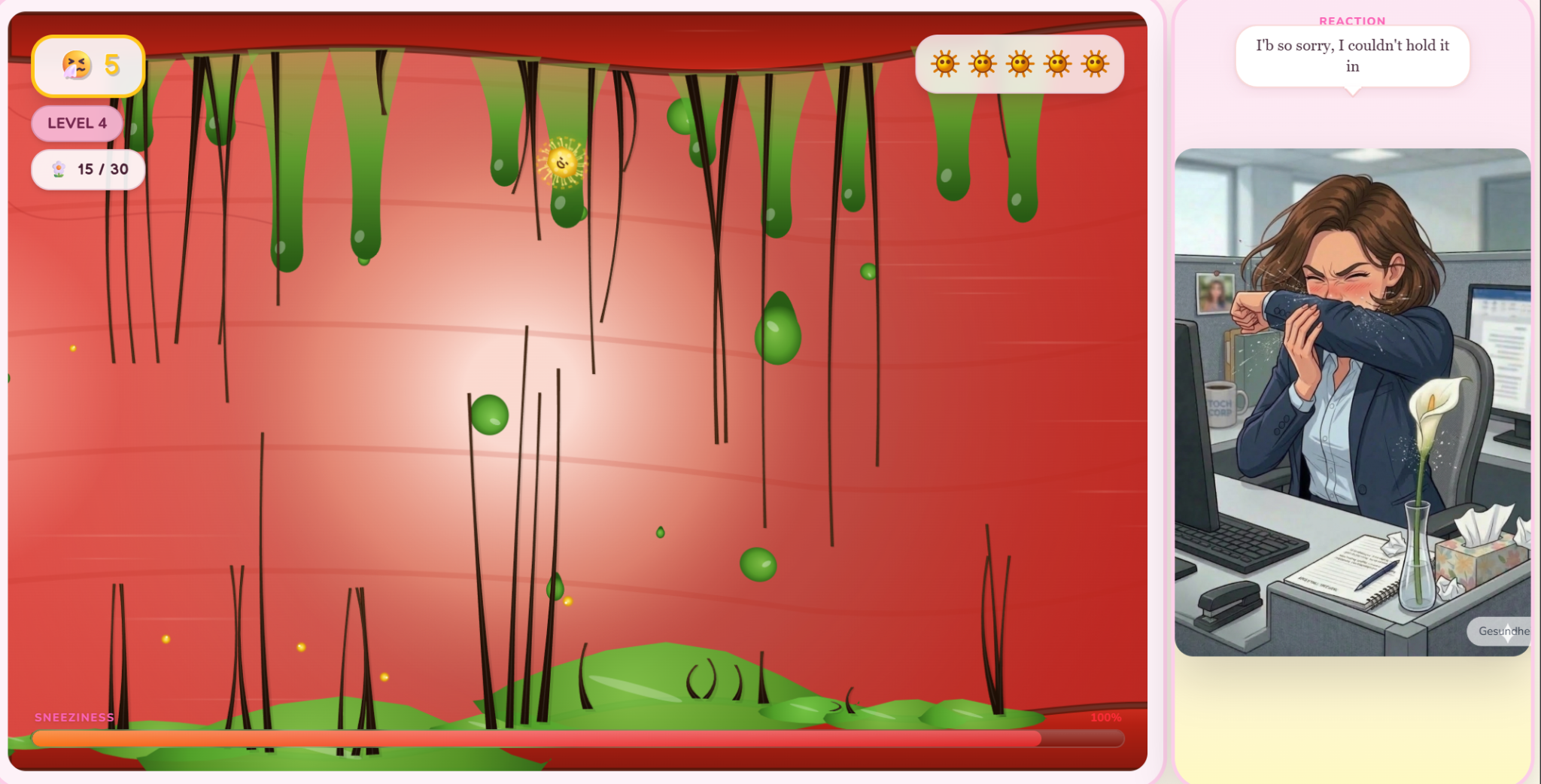Open the REACTION speech bubble
Image resolution: width=1541 pixels, height=784 pixels.
(1351, 56)
